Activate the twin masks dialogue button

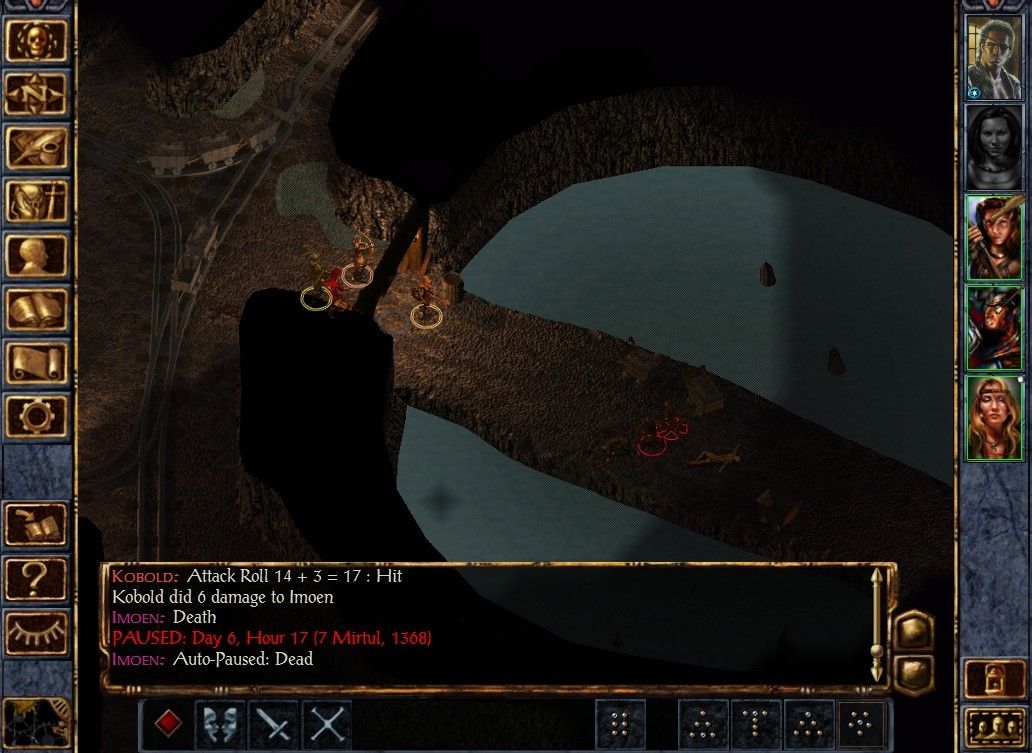[x=220, y=724]
